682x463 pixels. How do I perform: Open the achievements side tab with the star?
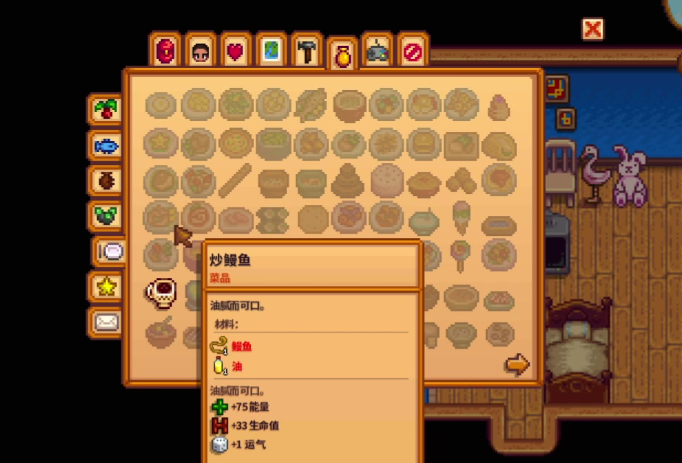105,287
